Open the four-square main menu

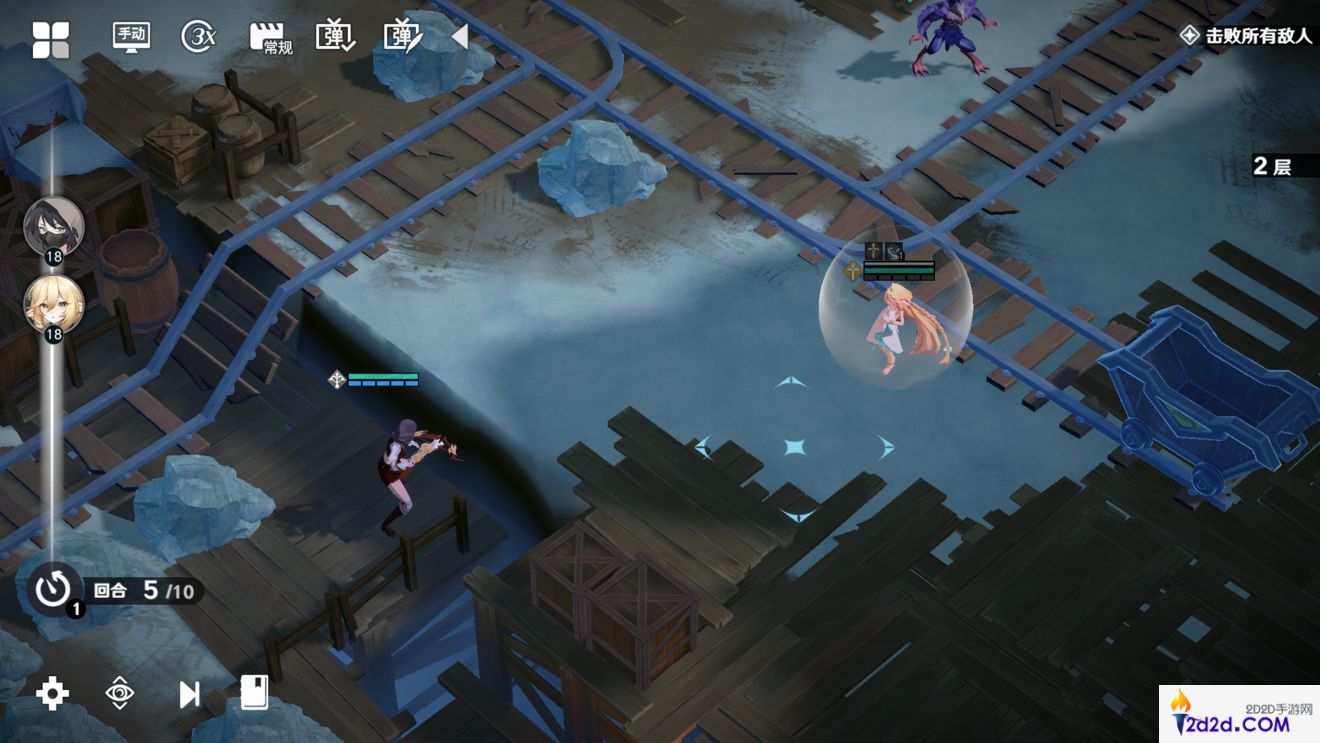(51, 40)
